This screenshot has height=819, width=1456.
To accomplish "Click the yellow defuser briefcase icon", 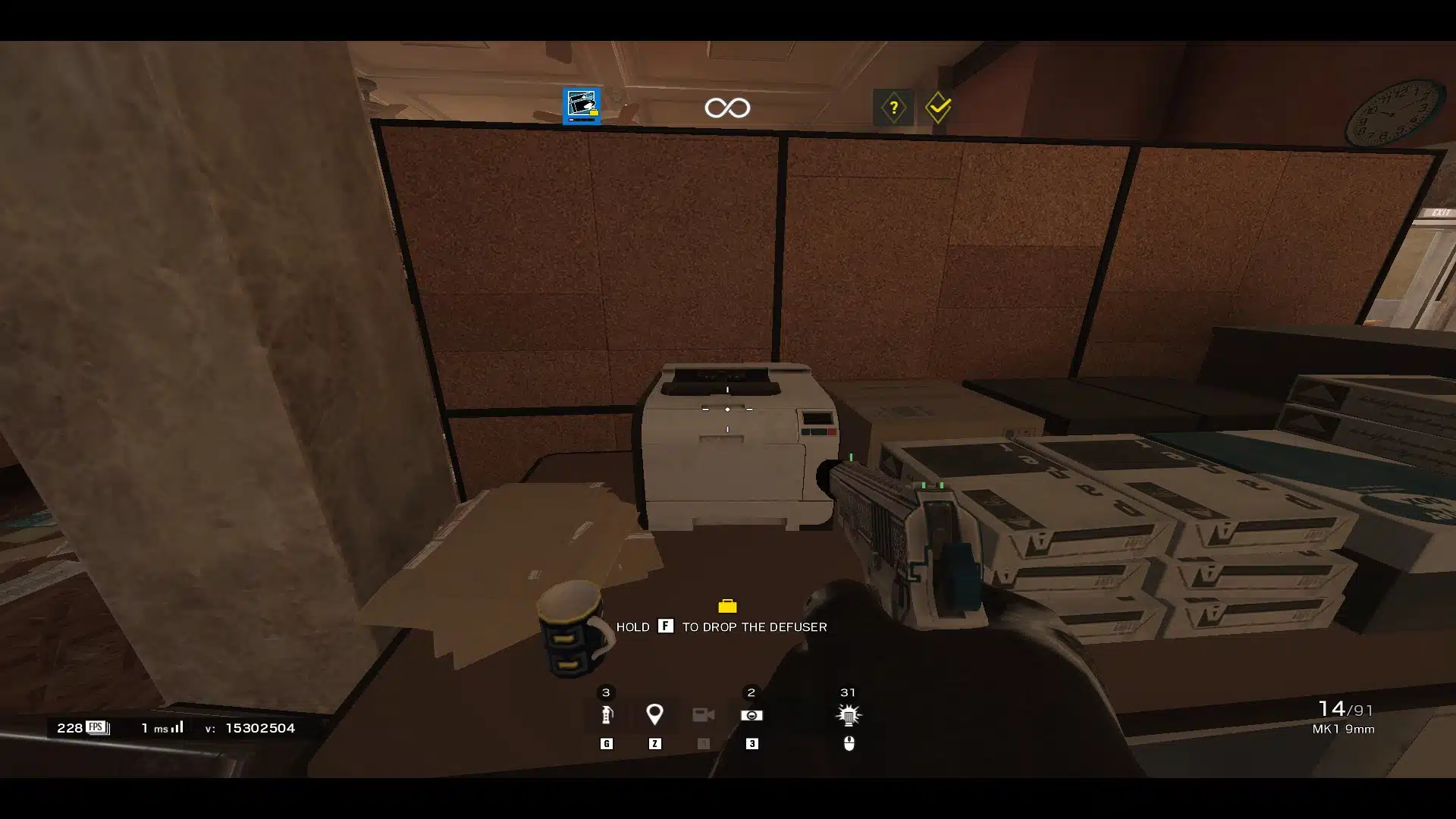I will (x=727, y=606).
